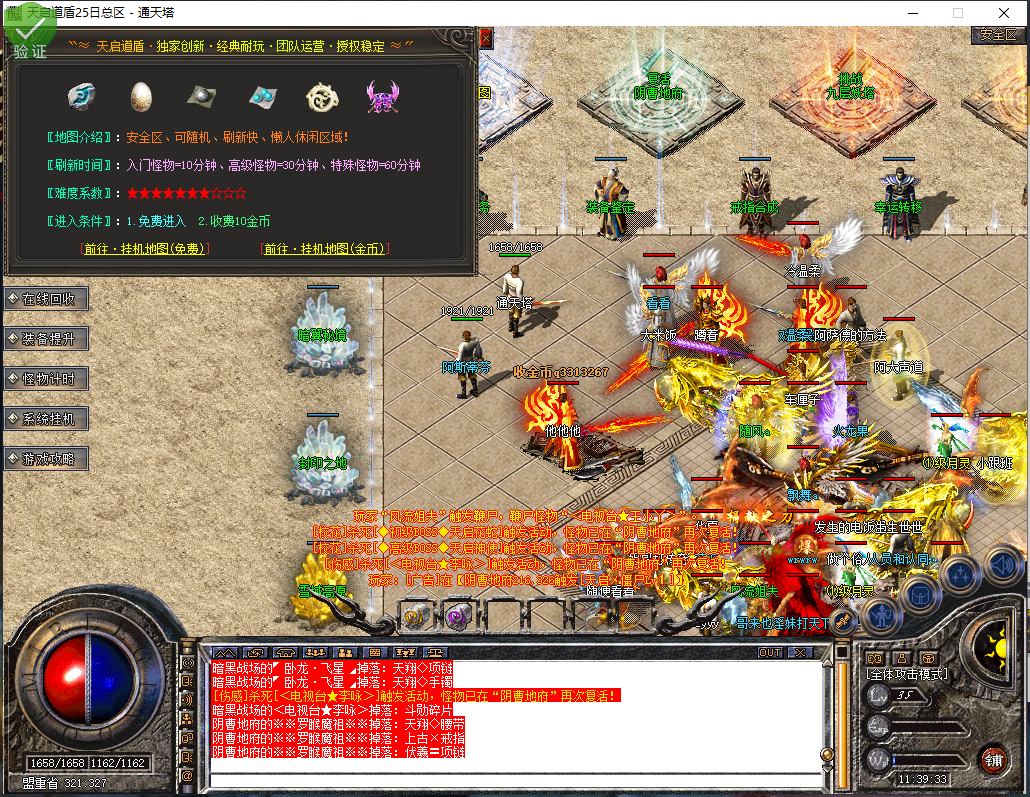
Task: Open the character figure round button
Action: click(x=879, y=613)
